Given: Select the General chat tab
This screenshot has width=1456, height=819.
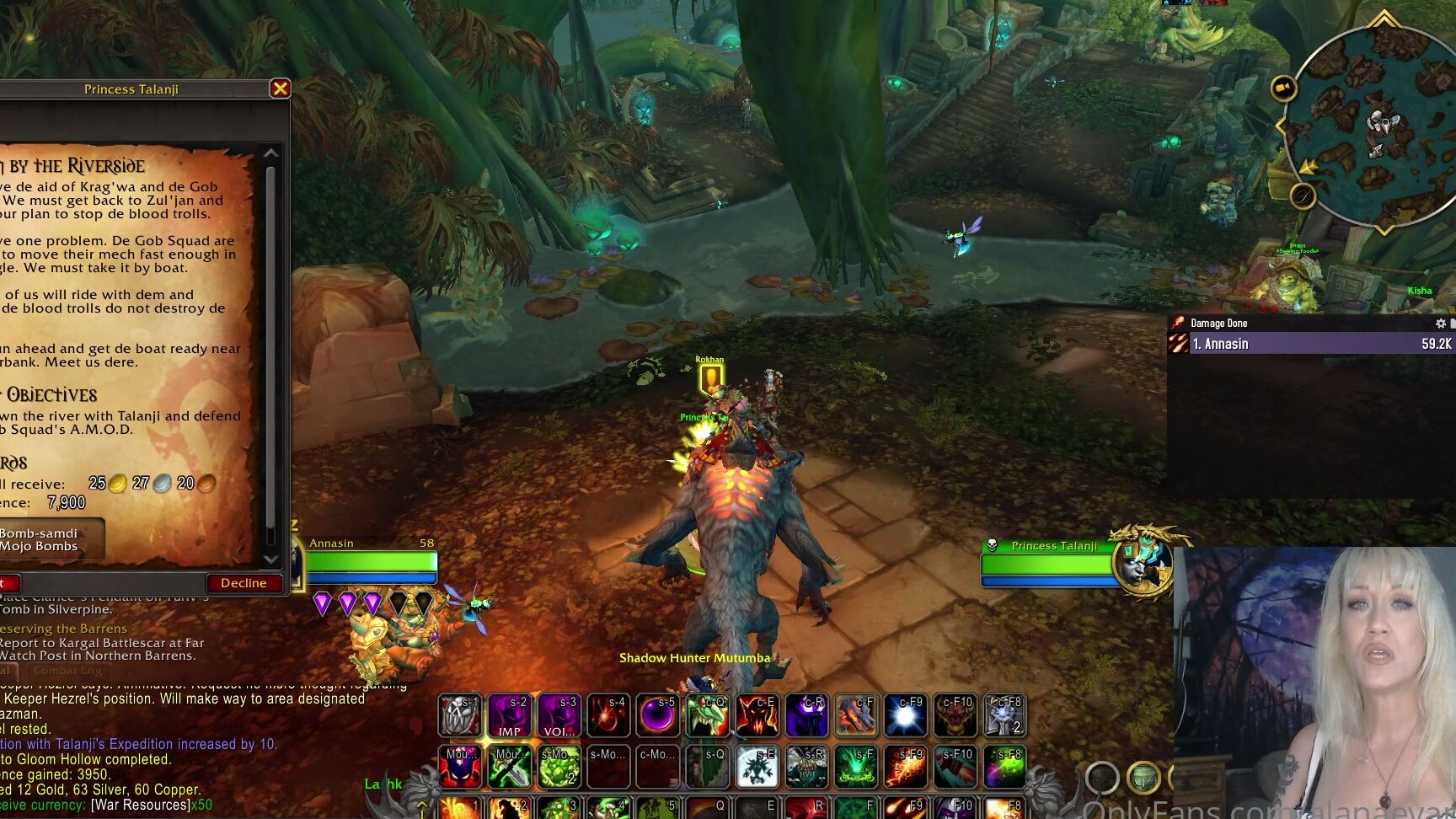Looking at the screenshot, I should (5, 670).
